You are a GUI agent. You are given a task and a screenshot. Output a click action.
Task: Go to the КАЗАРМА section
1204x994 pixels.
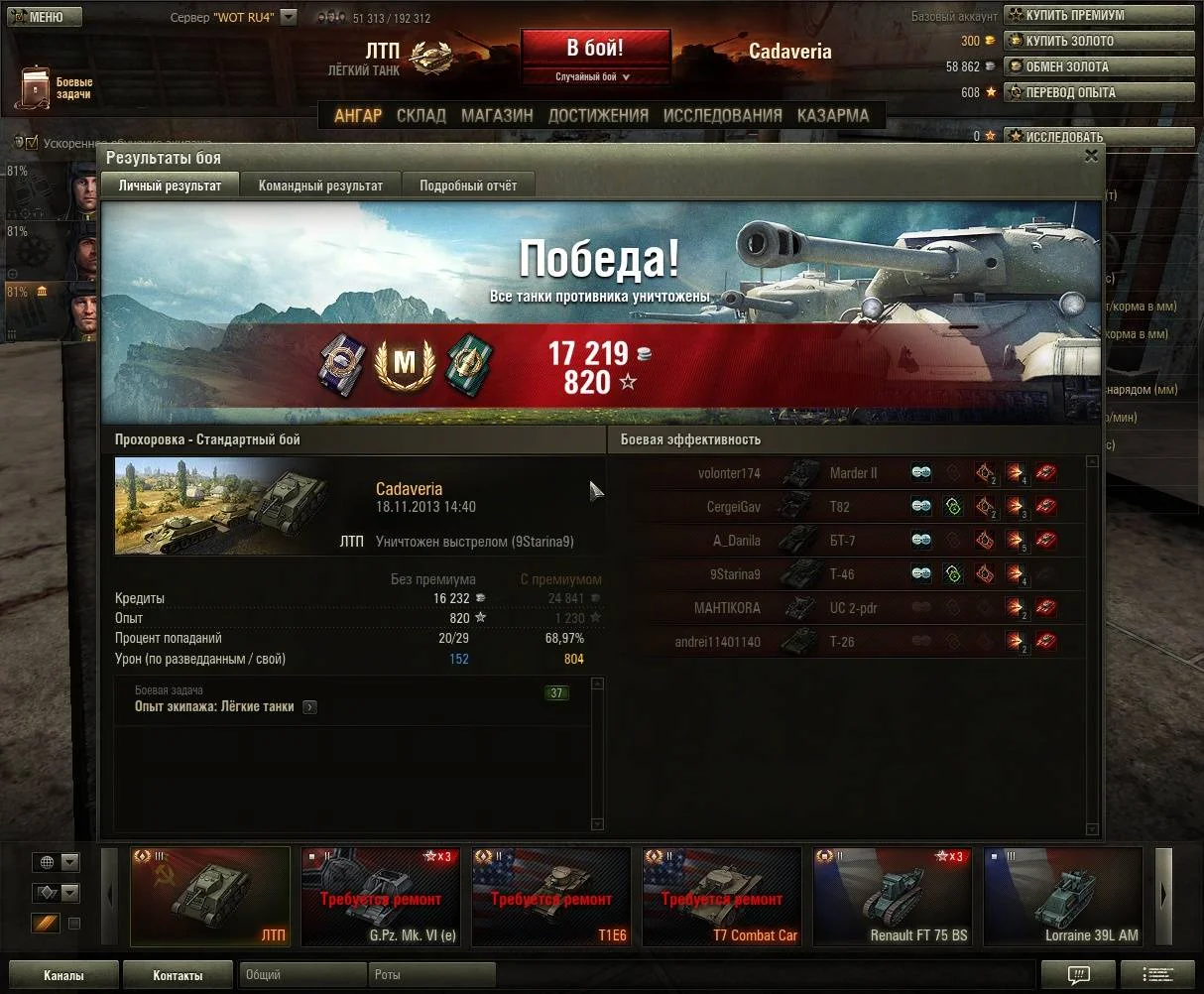[x=833, y=115]
